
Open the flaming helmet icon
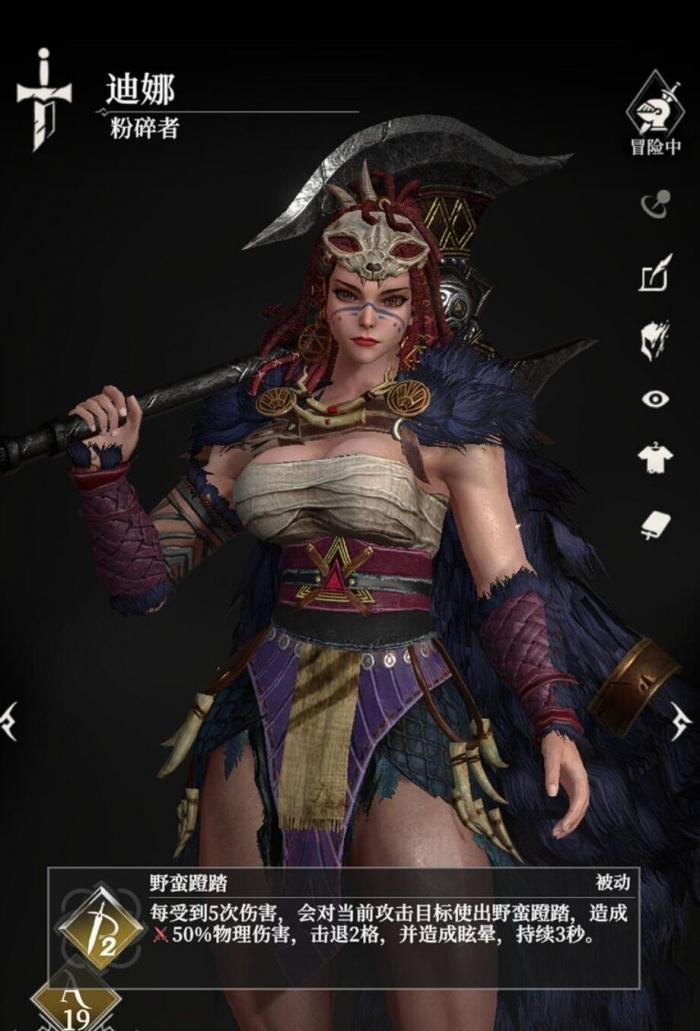(654, 340)
